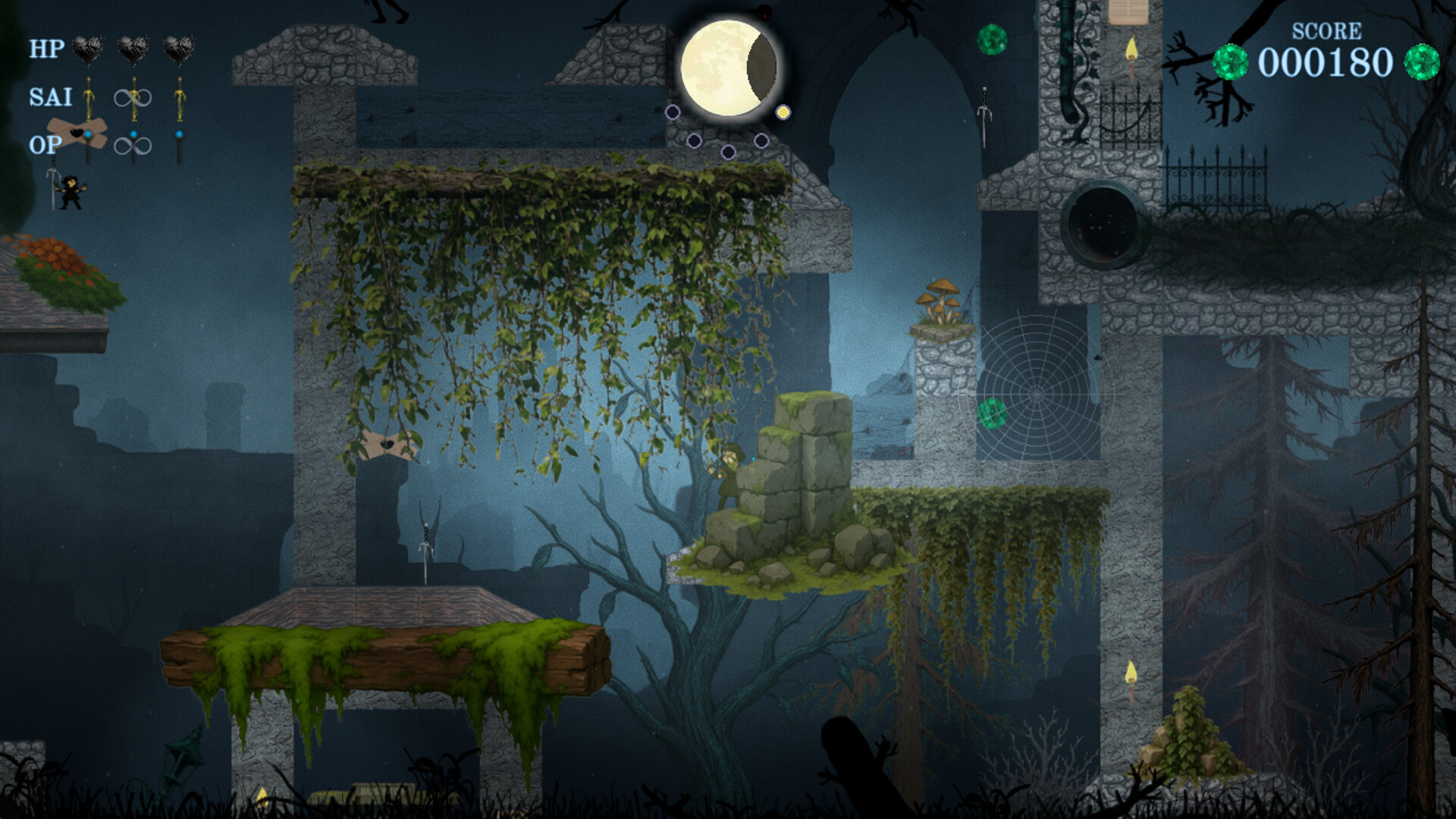The width and height of the screenshot is (1456, 819).
Task: Click the blue OP wand icon
Action: [88, 140]
